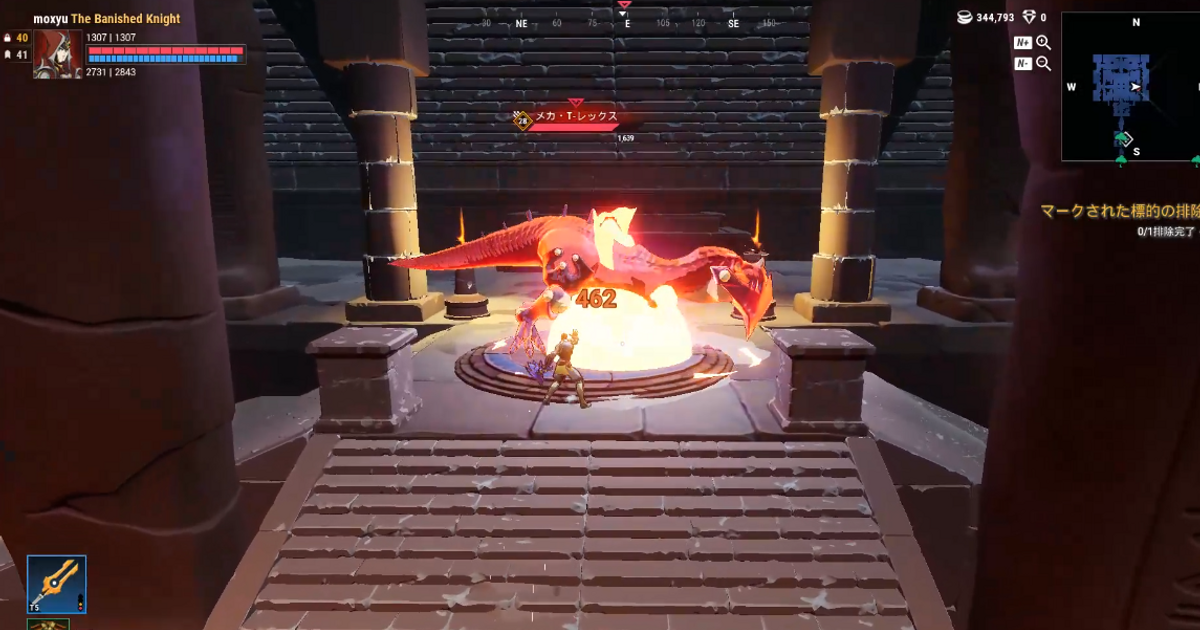Click the green weapon slot below the sword

click(47, 624)
